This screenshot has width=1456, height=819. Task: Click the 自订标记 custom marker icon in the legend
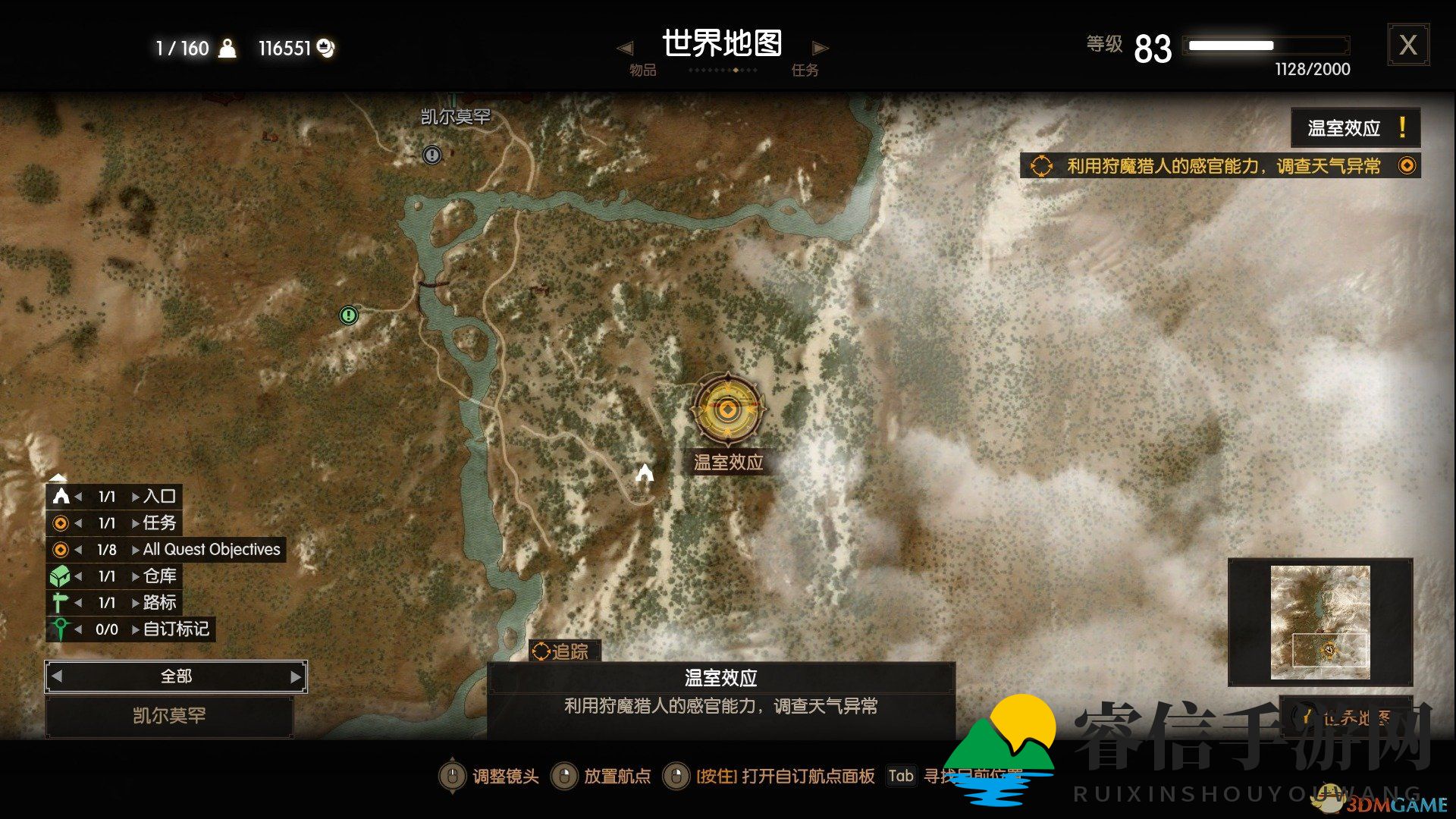click(x=60, y=629)
